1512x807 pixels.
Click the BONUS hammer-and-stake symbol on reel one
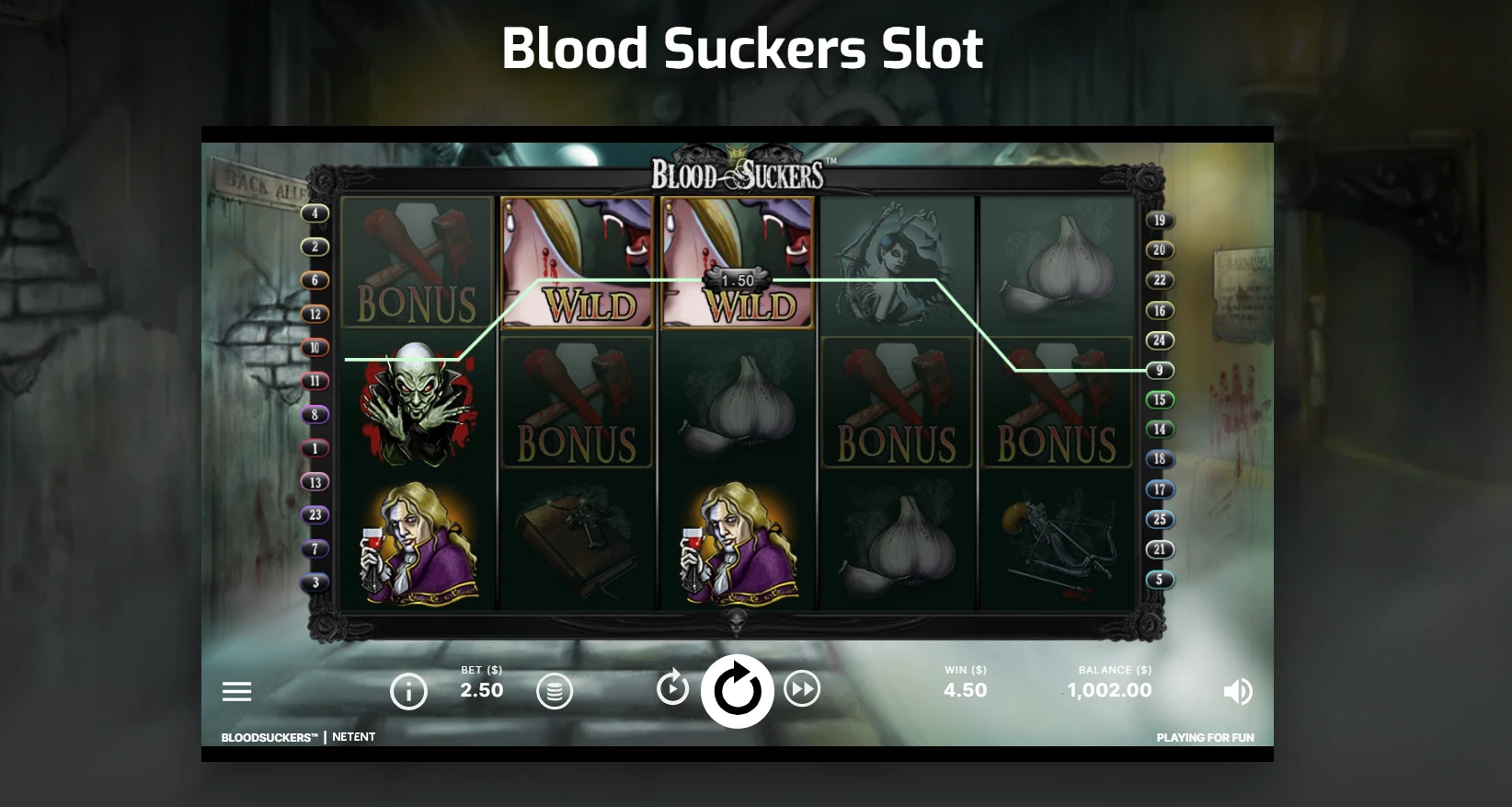[416, 264]
